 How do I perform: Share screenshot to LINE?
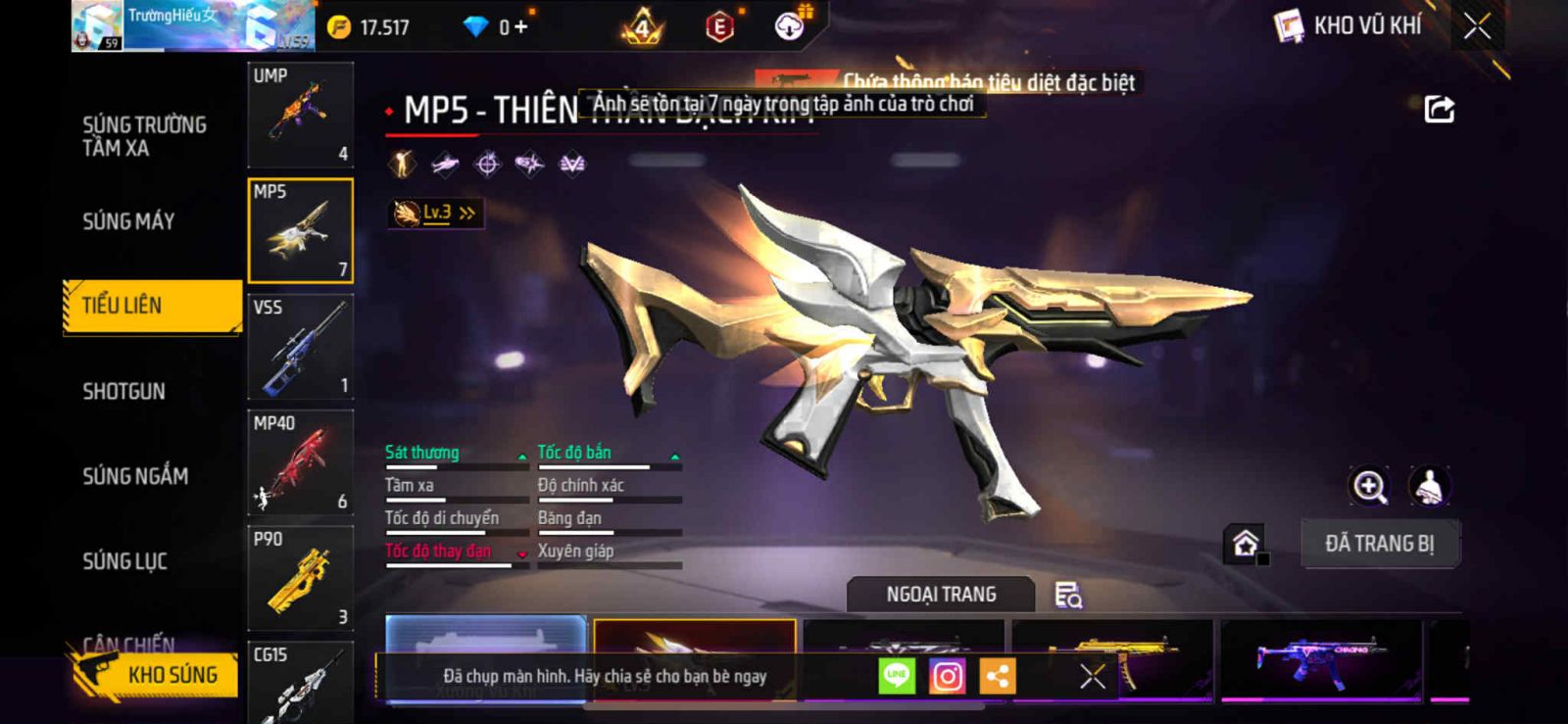point(897,676)
